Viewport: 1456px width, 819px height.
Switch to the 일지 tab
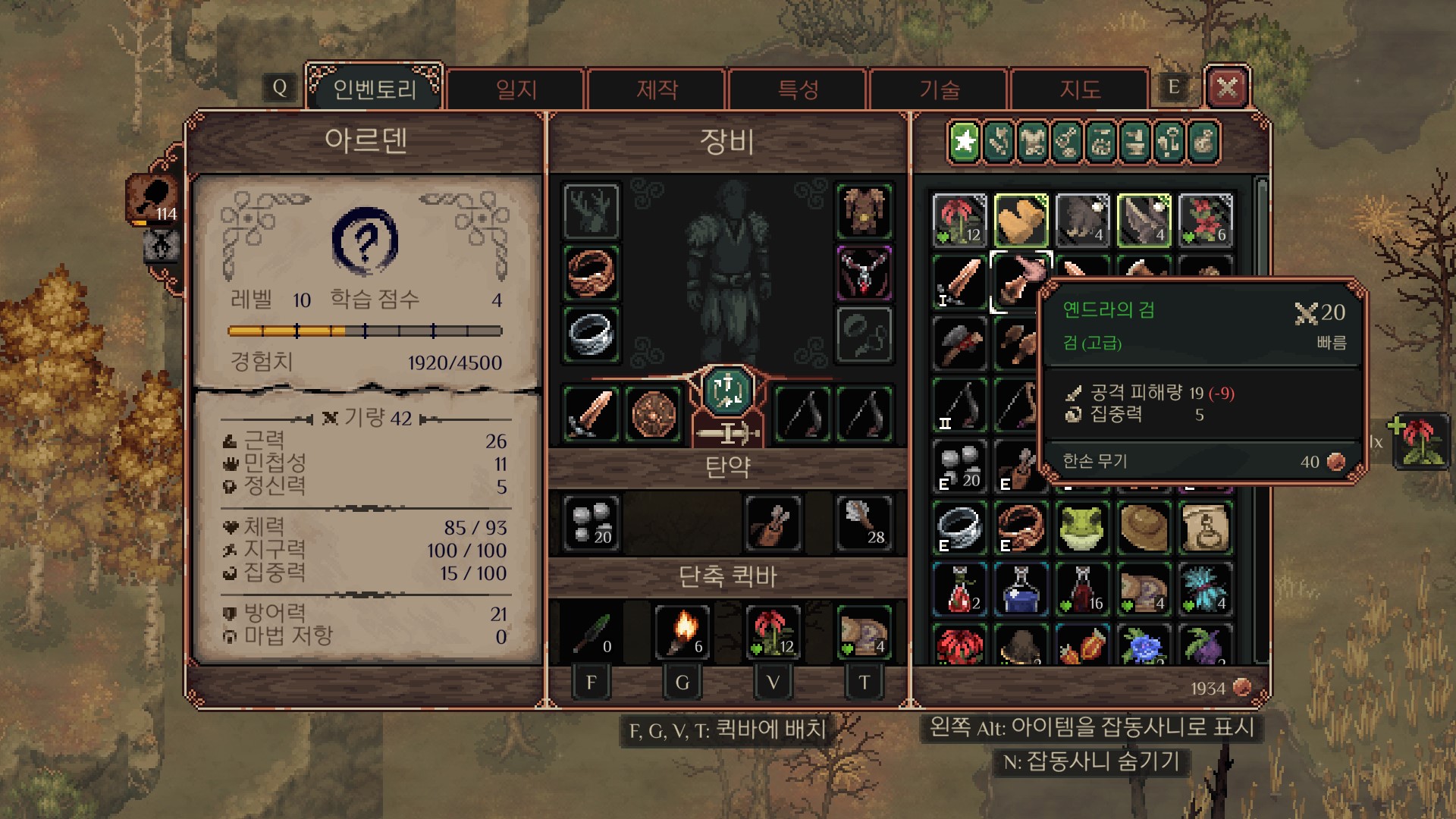click(x=516, y=89)
